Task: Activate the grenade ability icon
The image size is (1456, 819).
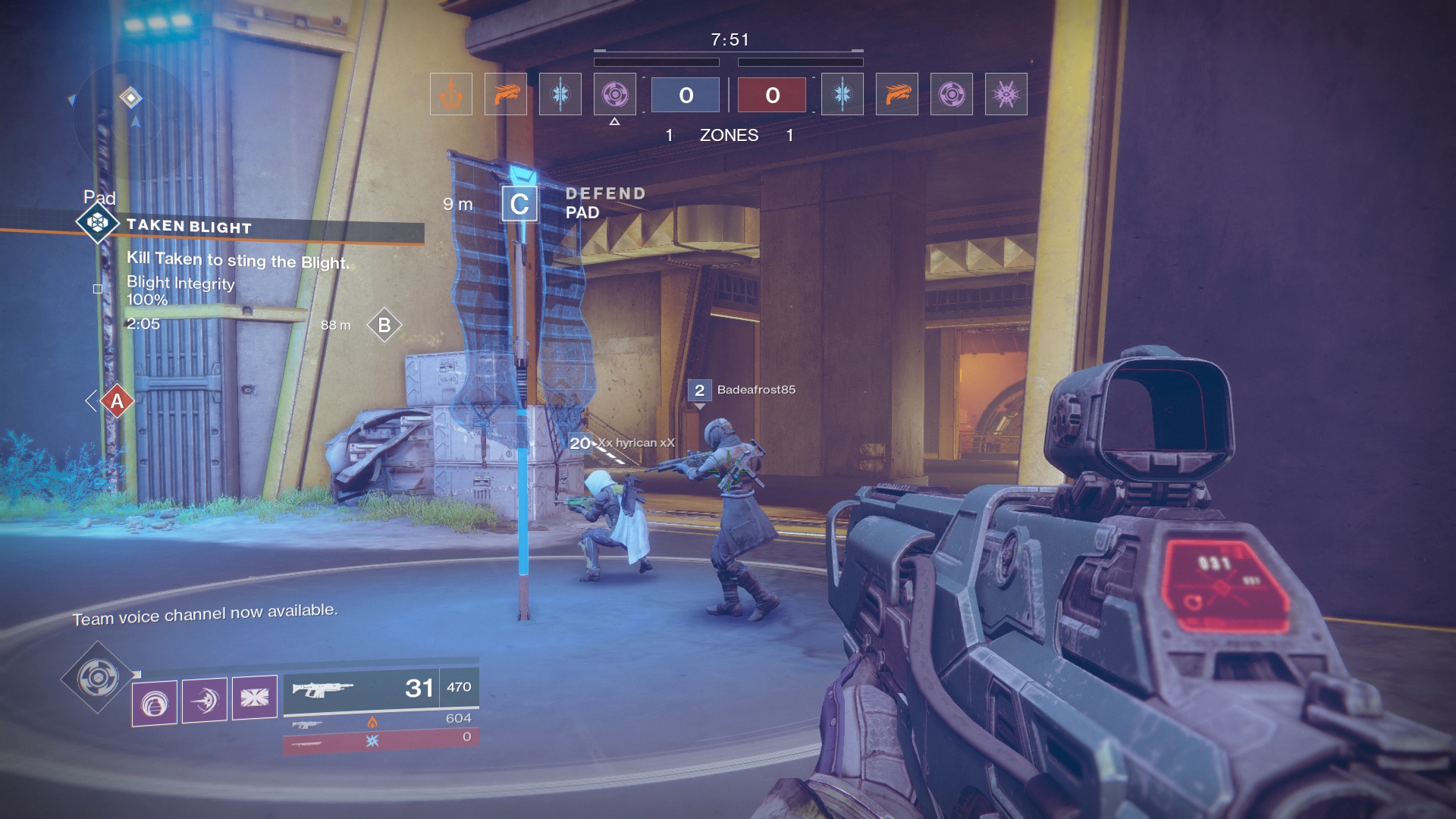Action: coord(155,701)
